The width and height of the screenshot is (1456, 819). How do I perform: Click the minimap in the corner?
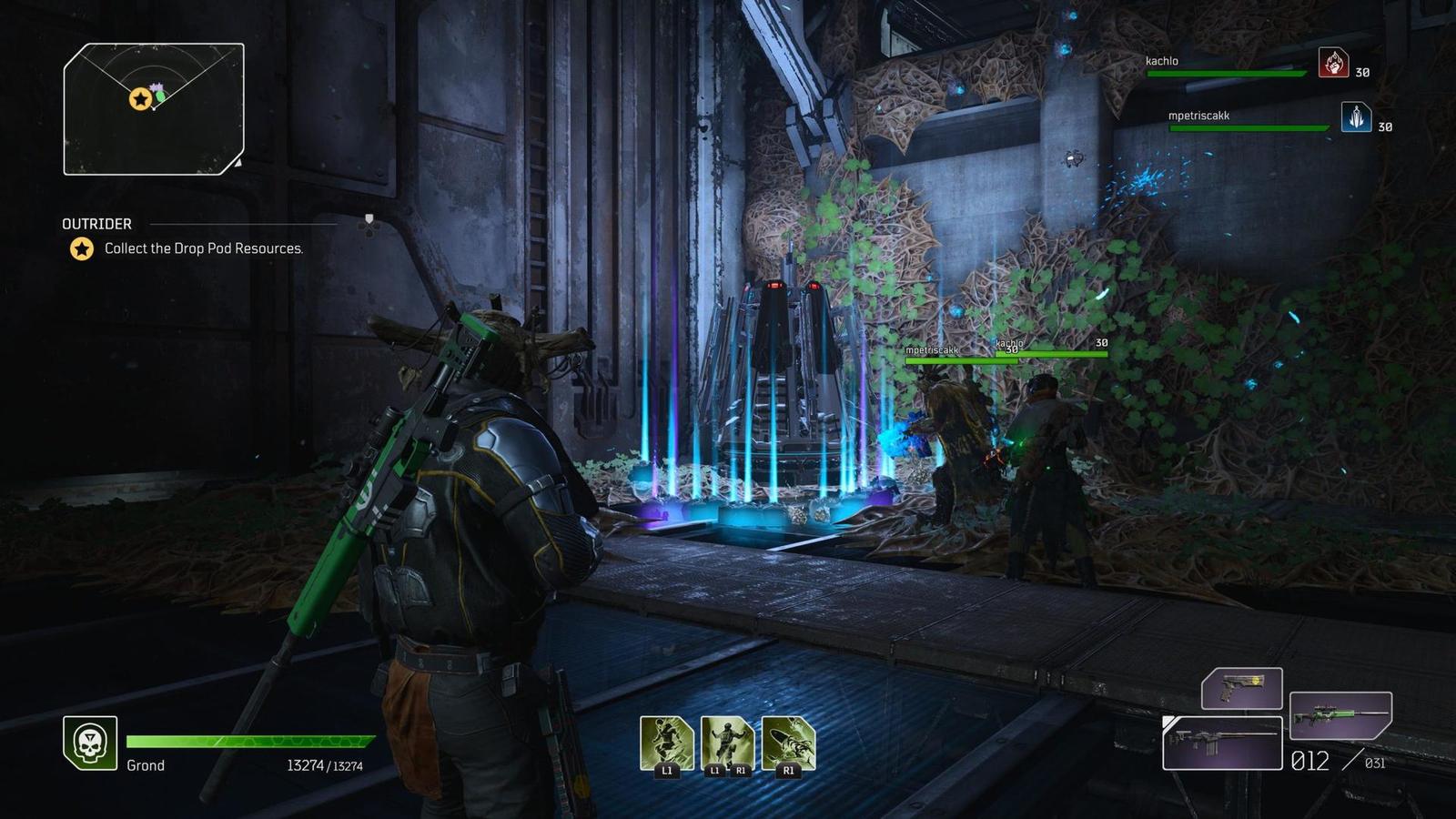[x=154, y=109]
